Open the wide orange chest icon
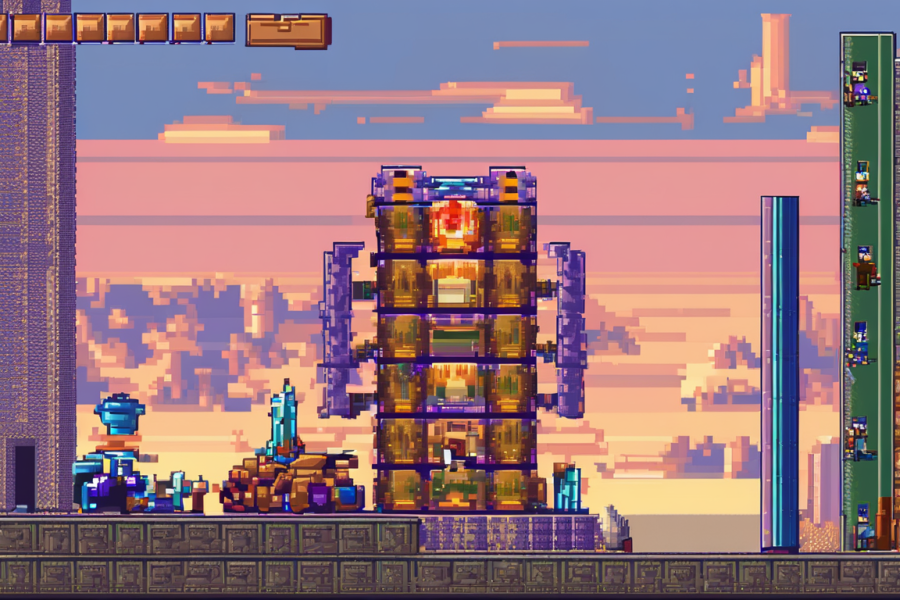The image size is (900, 600). pos(288,30)
